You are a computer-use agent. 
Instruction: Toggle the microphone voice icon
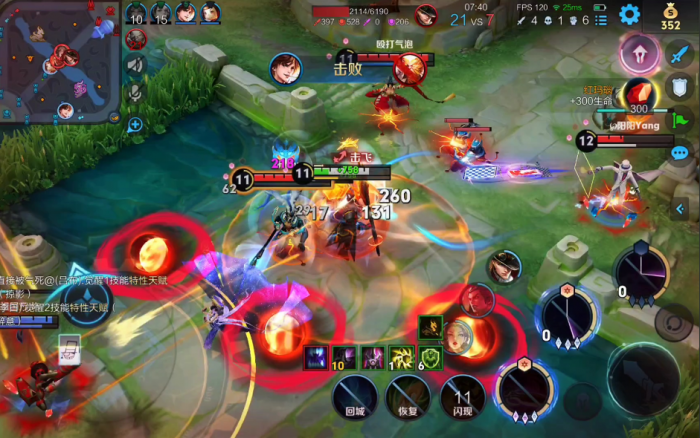pos(136,93)
